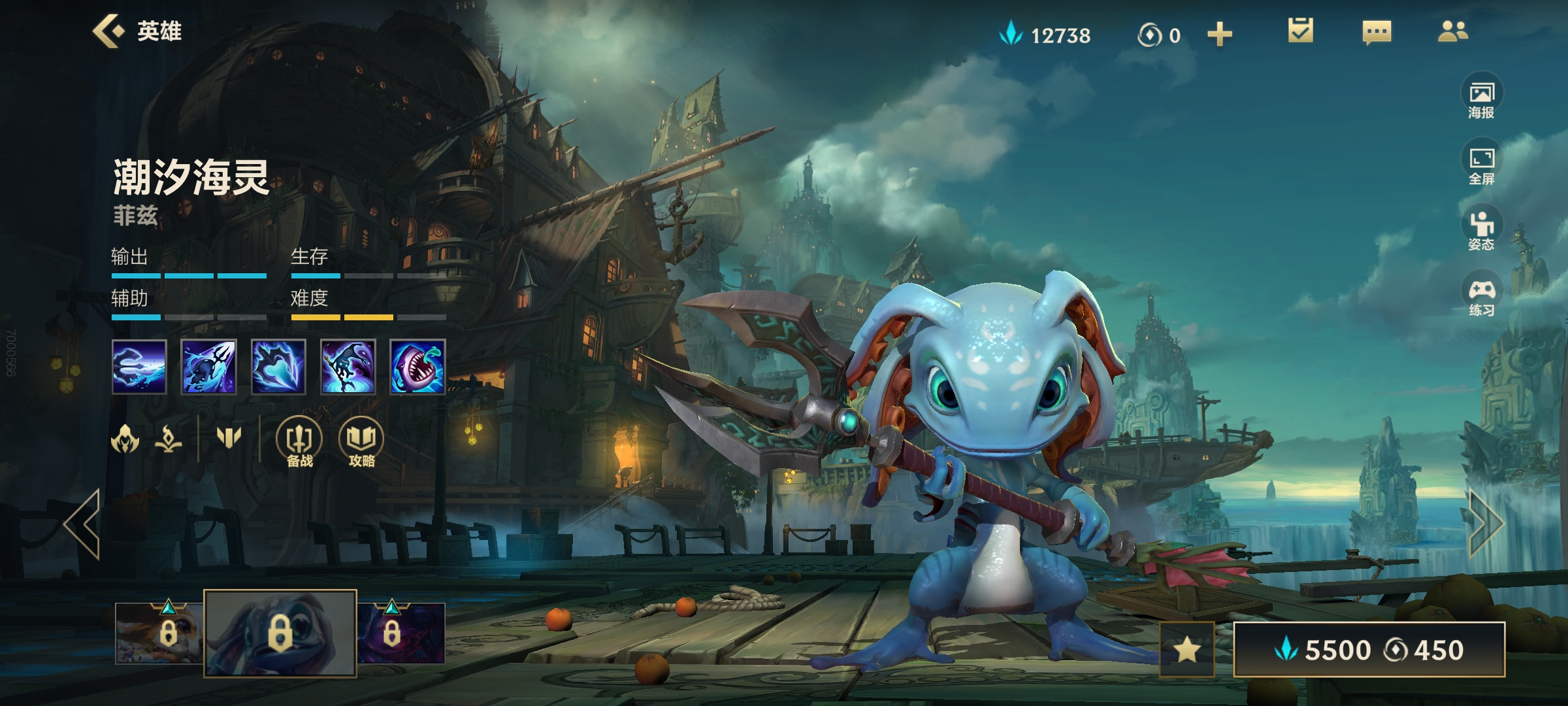Select the locked default Fizz skin thumbnail
The height and width of the screenshot is (706, 1568).
click(280, 633)
